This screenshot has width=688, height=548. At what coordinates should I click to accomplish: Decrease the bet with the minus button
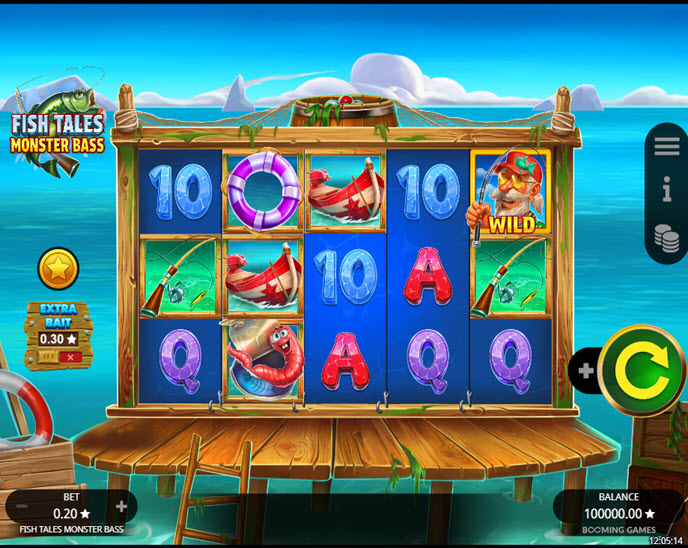click(22, 507)
